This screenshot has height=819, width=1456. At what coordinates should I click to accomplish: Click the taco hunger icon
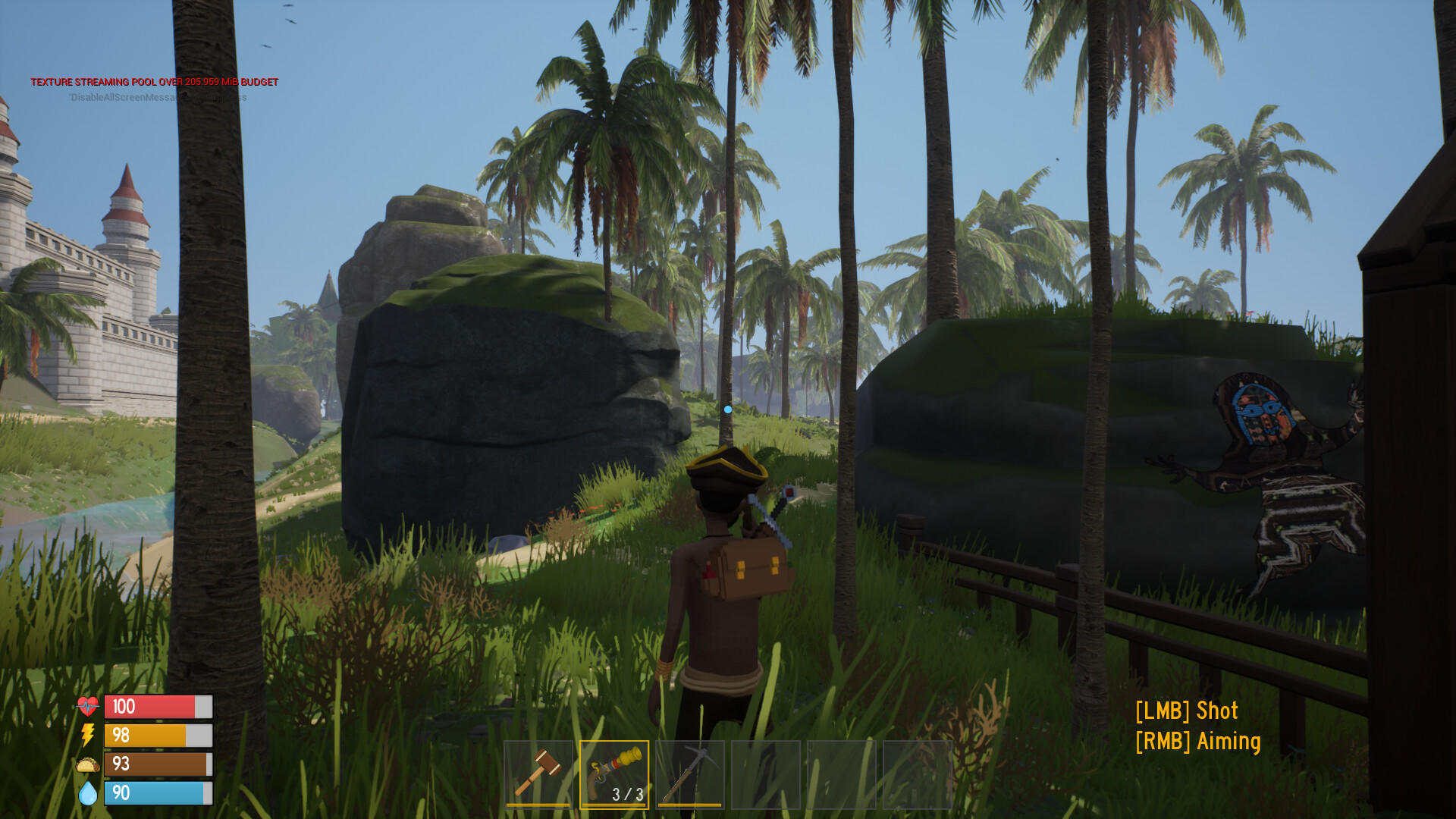point(86,764)
